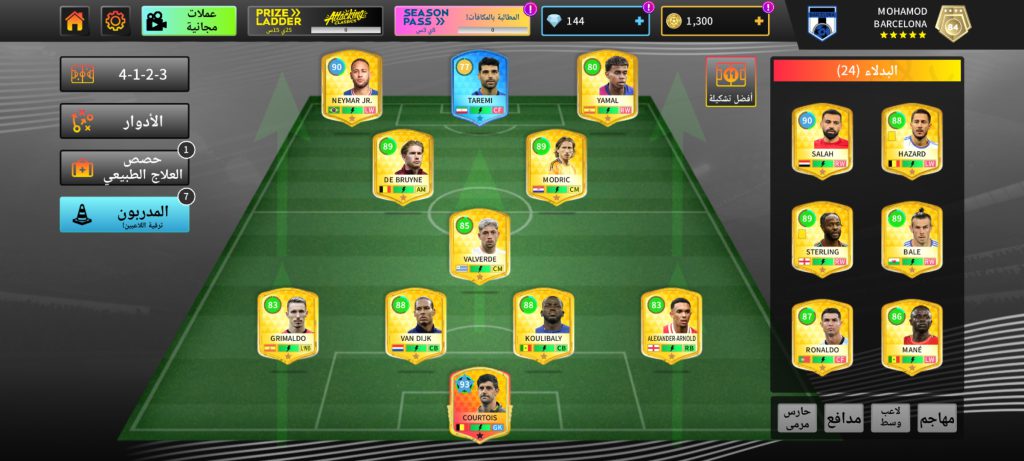Apply the best lineup
The width and height of the screenshot is (1024, 461).
(x=731, y=81)
